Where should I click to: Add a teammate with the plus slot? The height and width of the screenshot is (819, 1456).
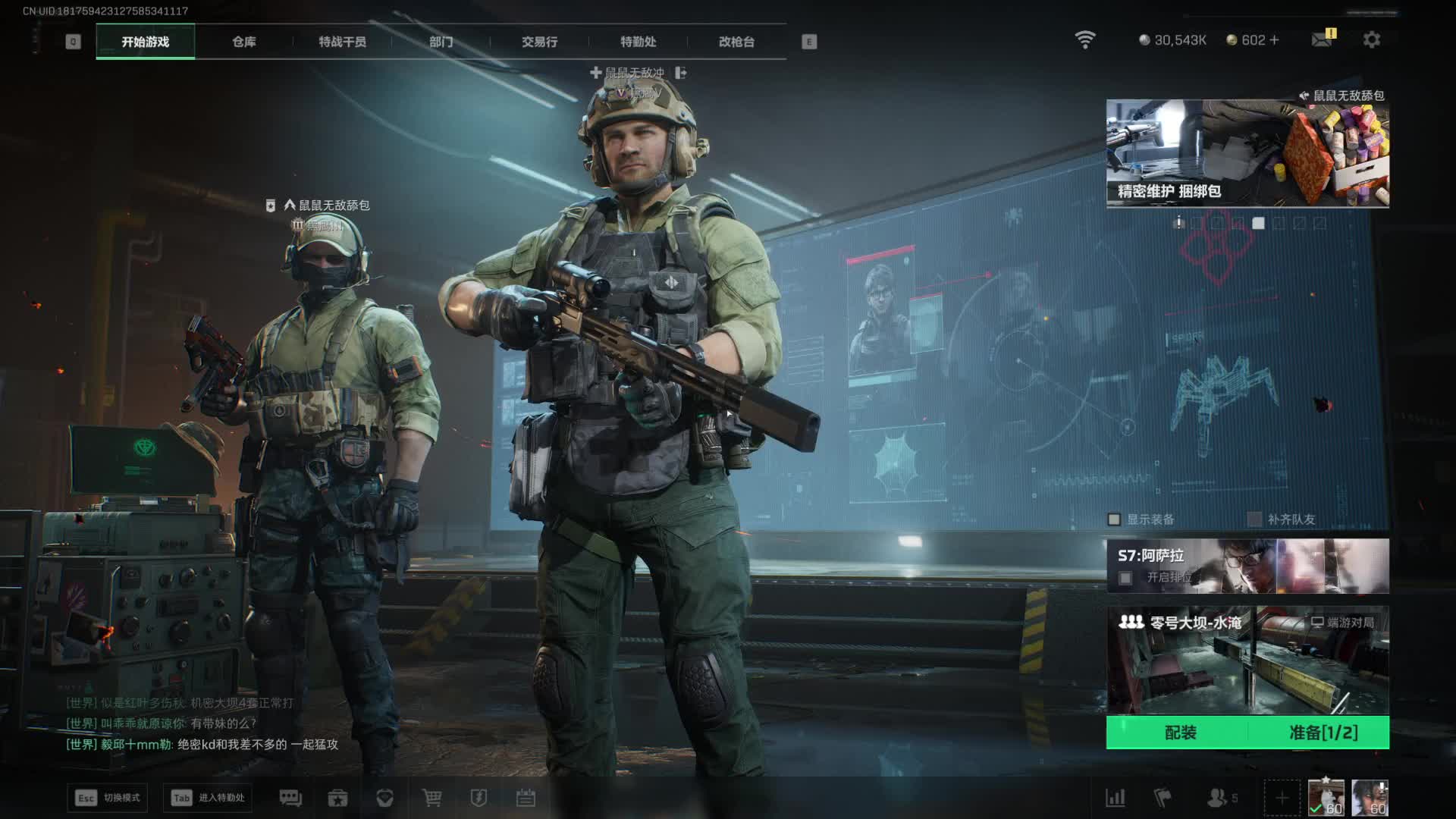coord(1282,798)
